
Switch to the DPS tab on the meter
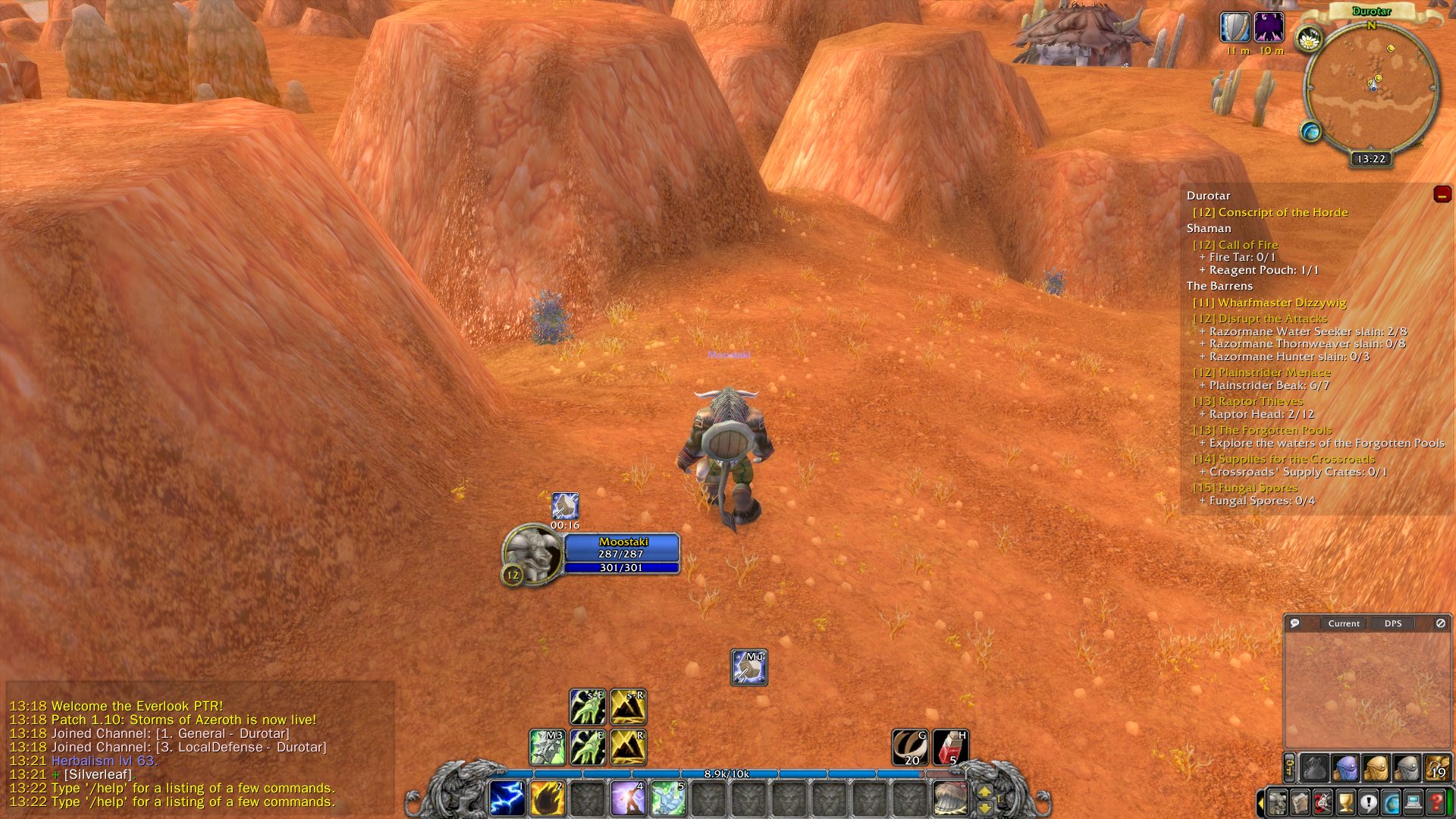tap(1392, 623)
